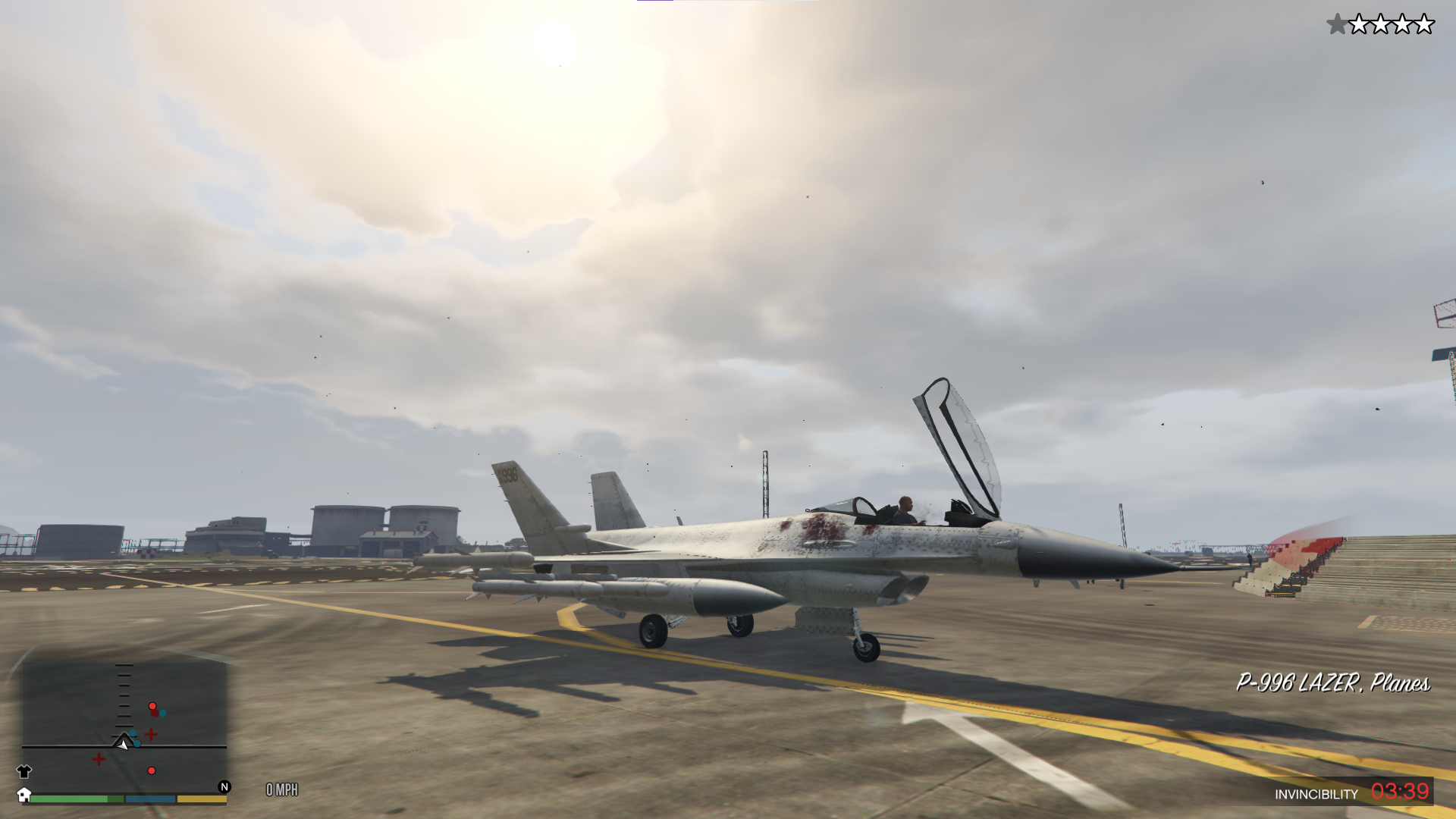Select the fifth empty wanted star
Viewport: 1456px width, 819px height.
1425,24
